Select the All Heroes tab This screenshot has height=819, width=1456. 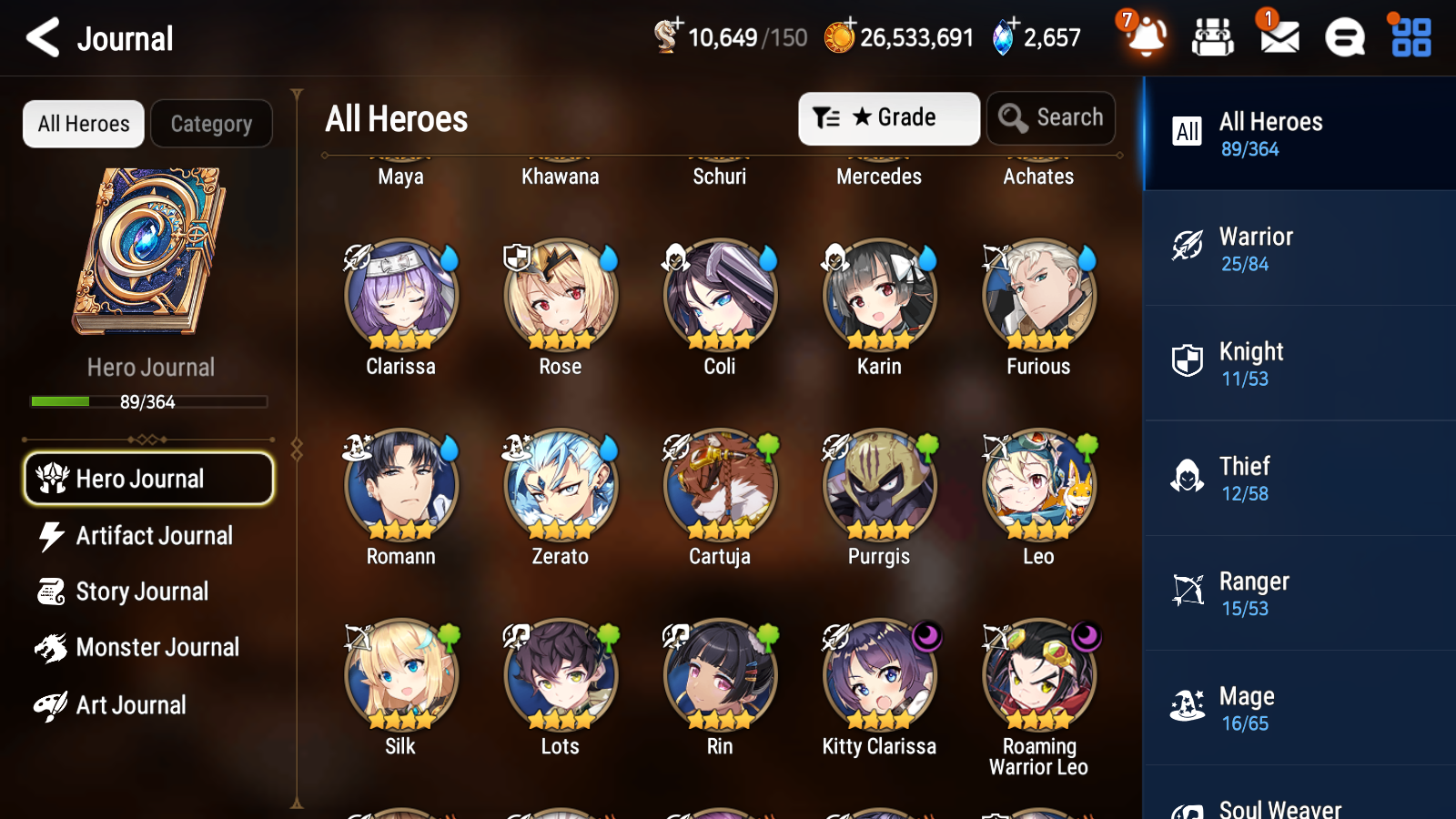pos(83,124)
